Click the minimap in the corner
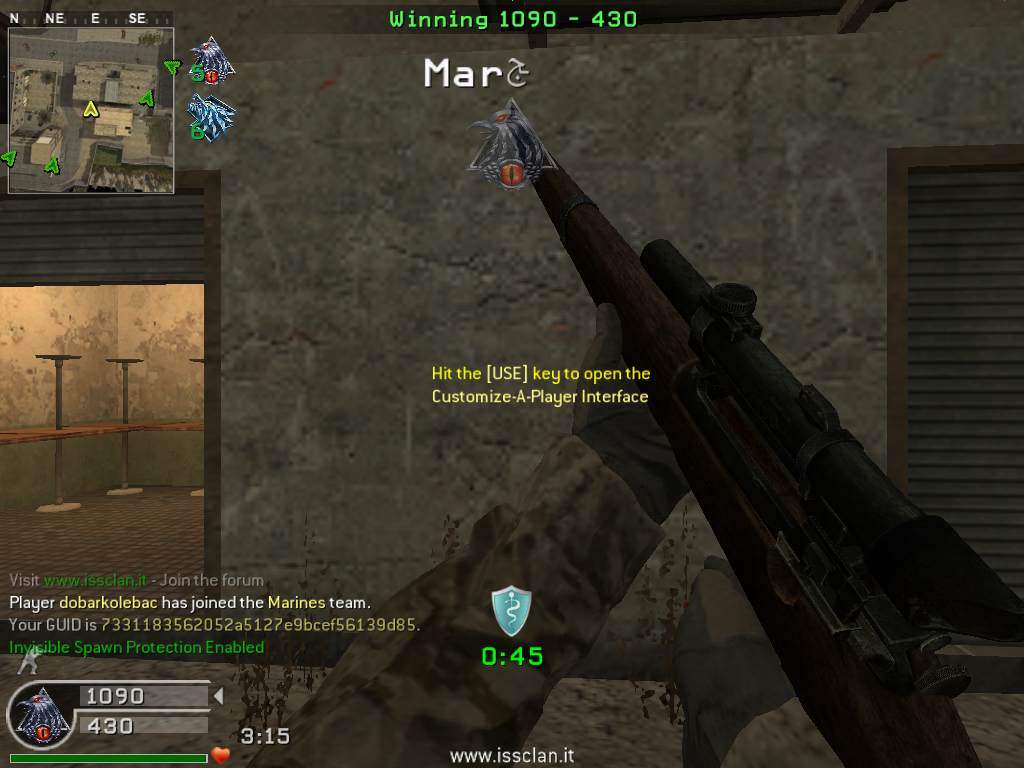 (91, 110)
